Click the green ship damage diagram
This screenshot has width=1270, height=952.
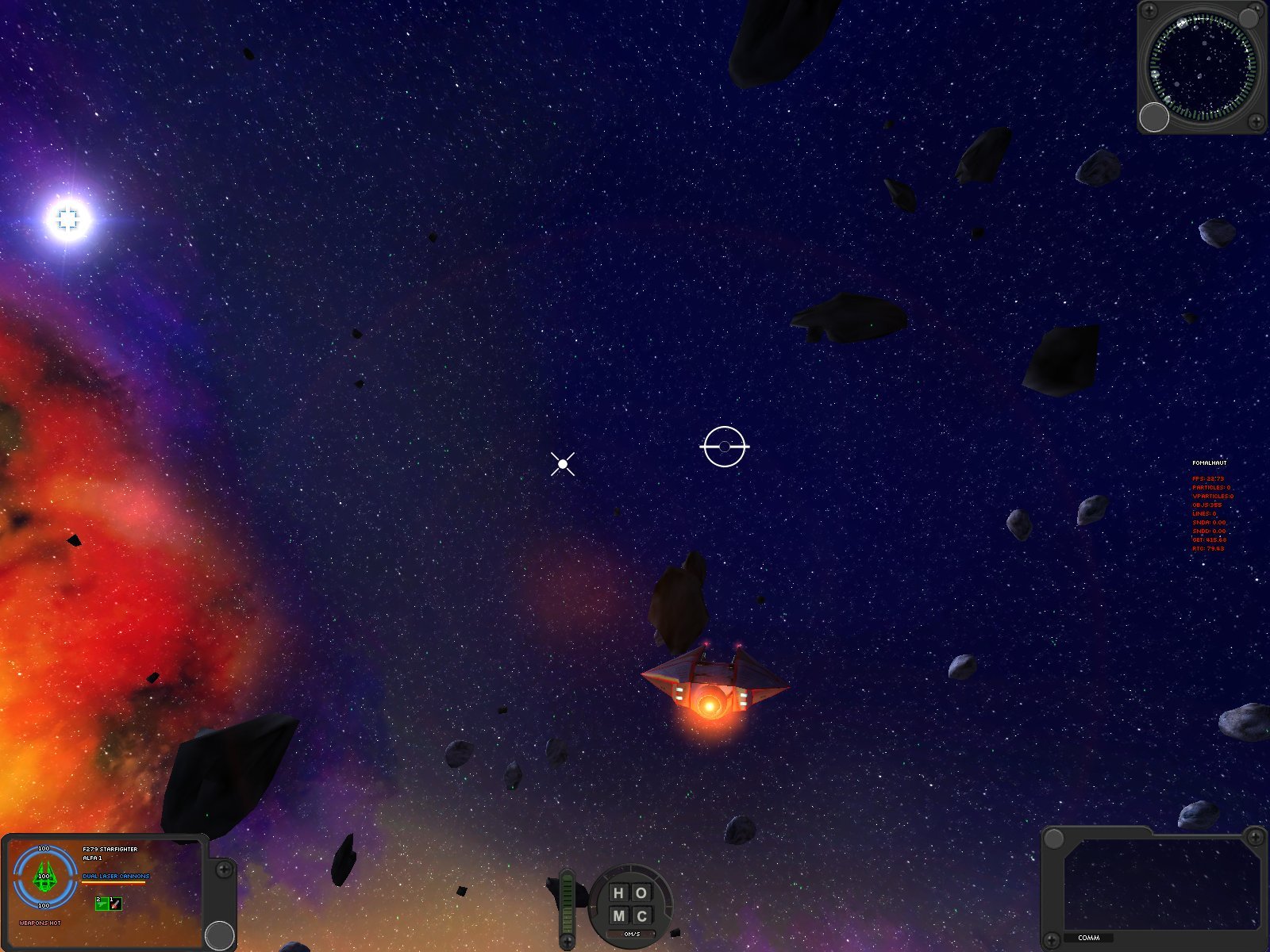coord(44,877)
